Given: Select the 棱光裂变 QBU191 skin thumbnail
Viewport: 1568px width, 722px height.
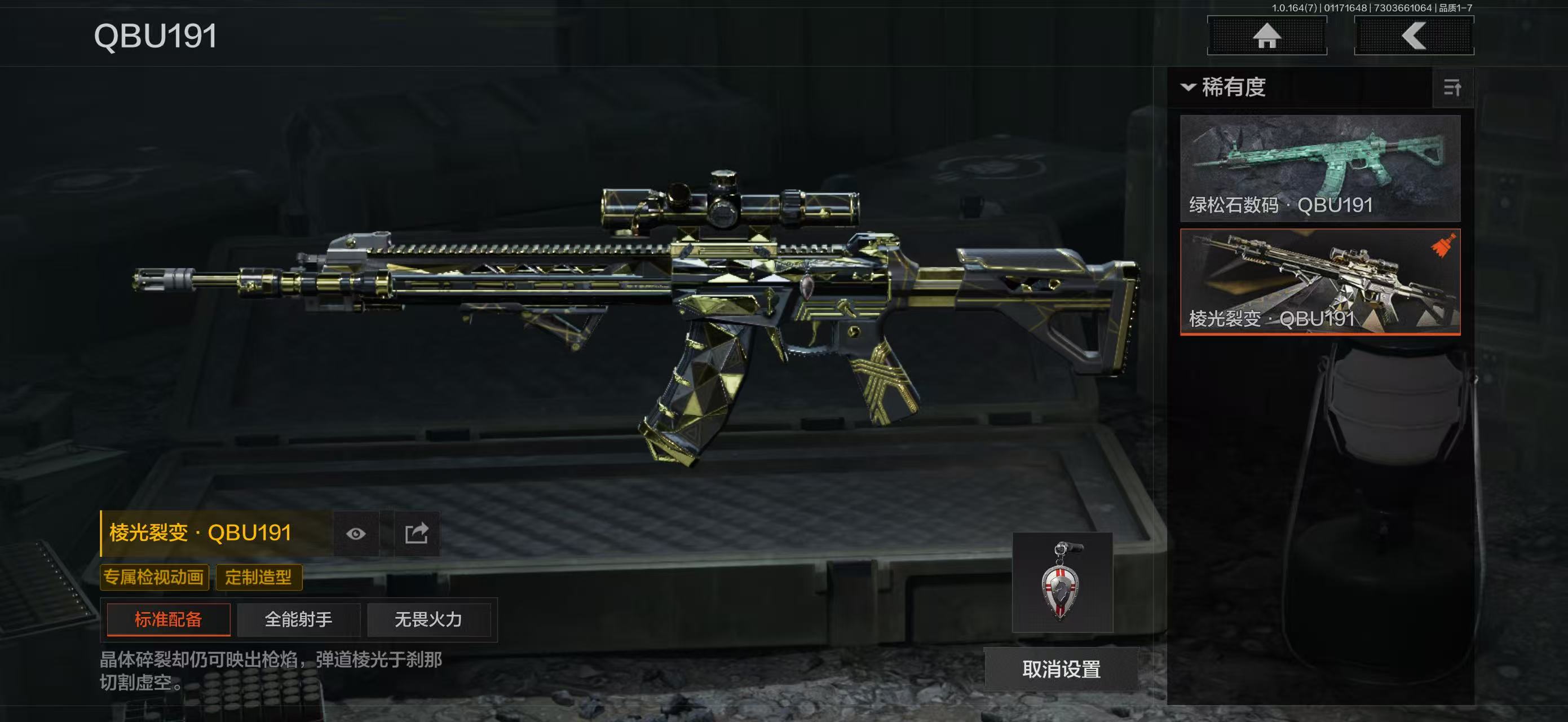Looking at the screenshot, I should [x=1320, y=281].
